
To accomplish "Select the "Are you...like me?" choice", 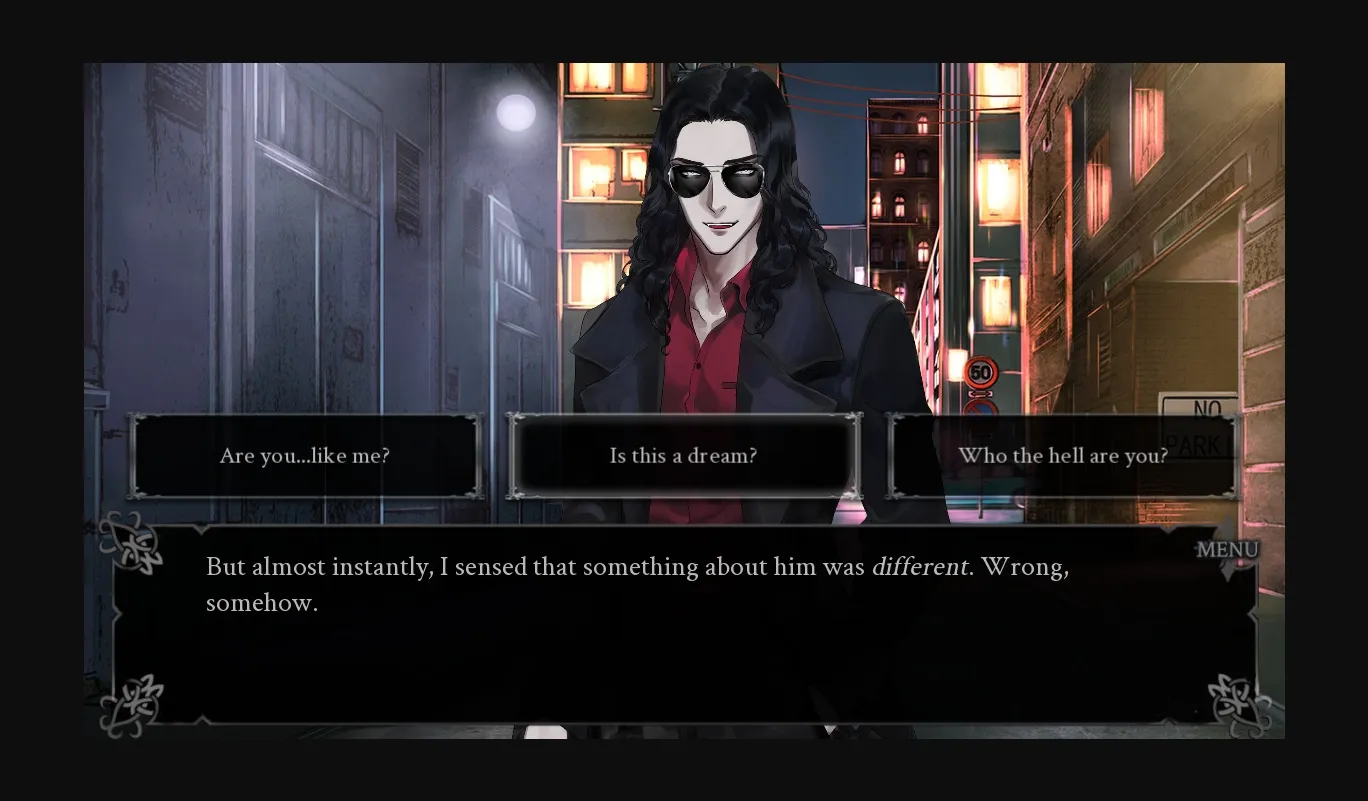I will [x=306, y=456].
